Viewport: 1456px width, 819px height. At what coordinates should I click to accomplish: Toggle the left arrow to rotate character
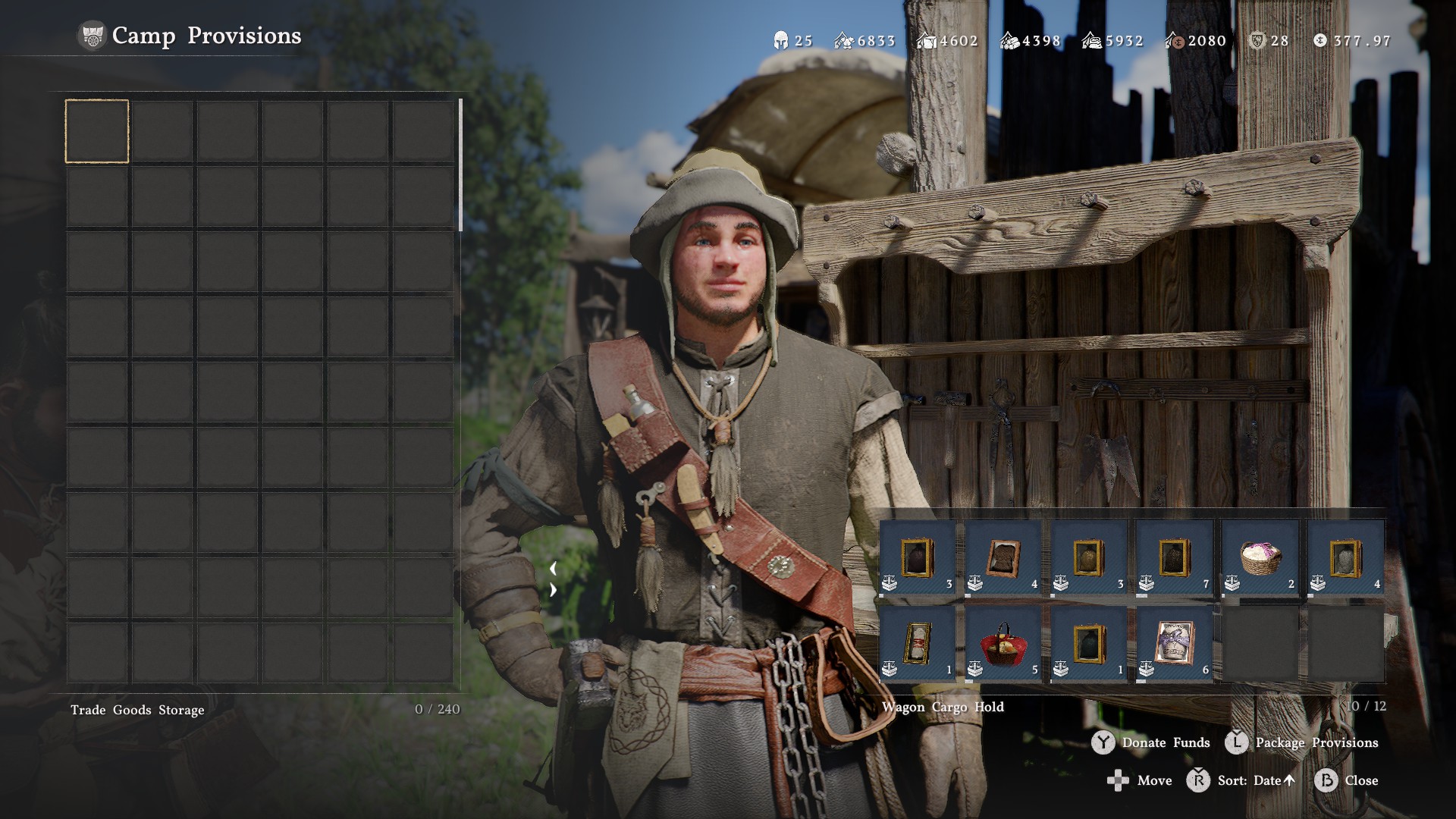[554, 566]
